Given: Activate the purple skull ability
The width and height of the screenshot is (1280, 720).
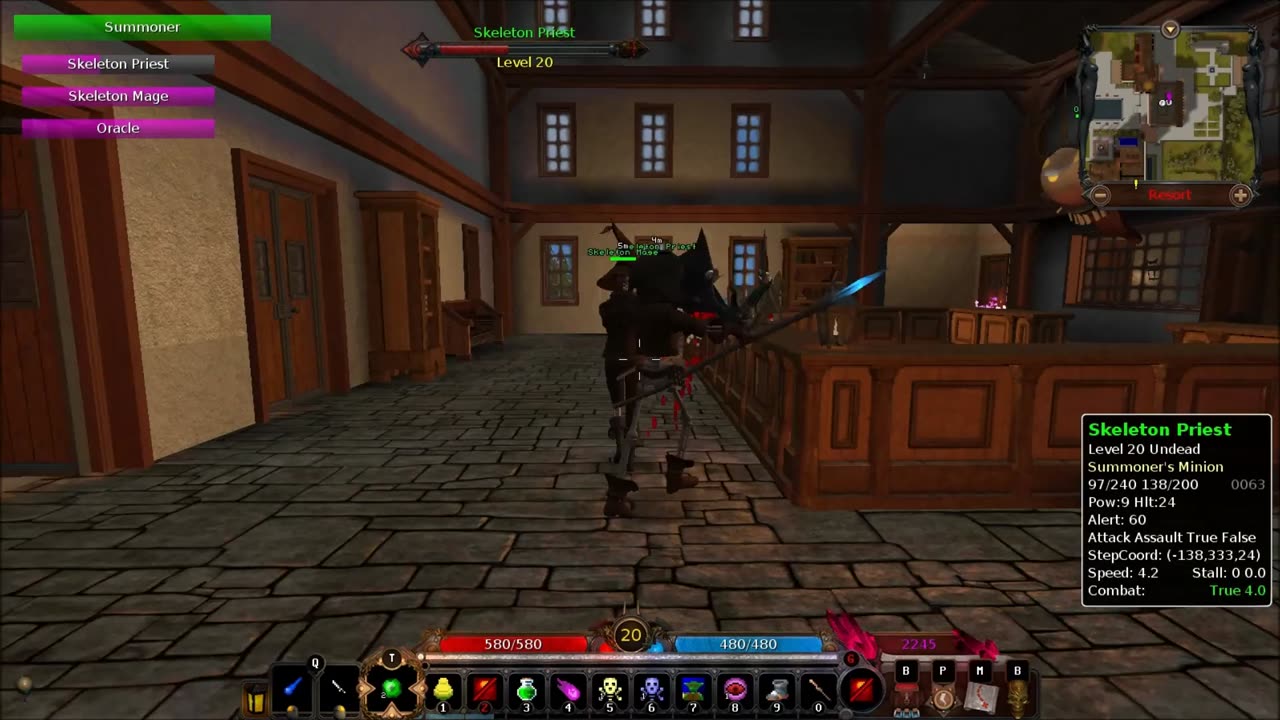Looking at the screenshot, I should click(651, 689).
